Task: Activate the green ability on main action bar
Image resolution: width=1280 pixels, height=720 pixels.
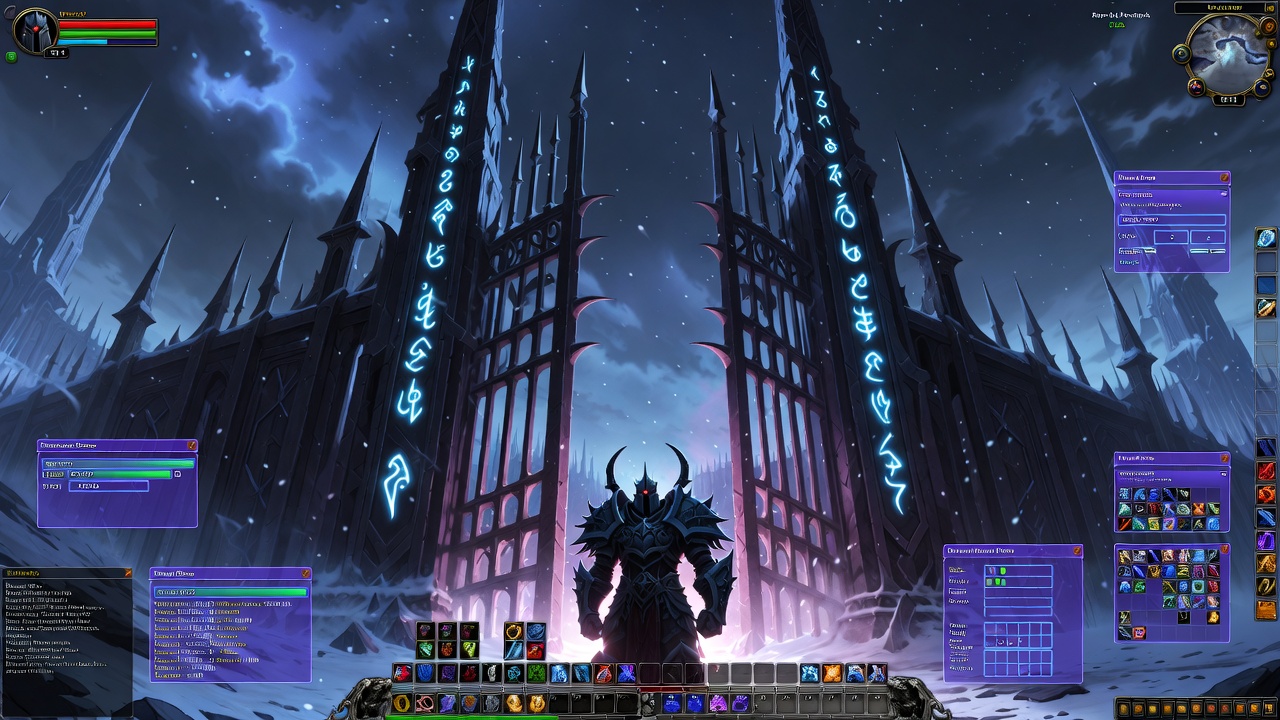Action: (x=536, y=673)
